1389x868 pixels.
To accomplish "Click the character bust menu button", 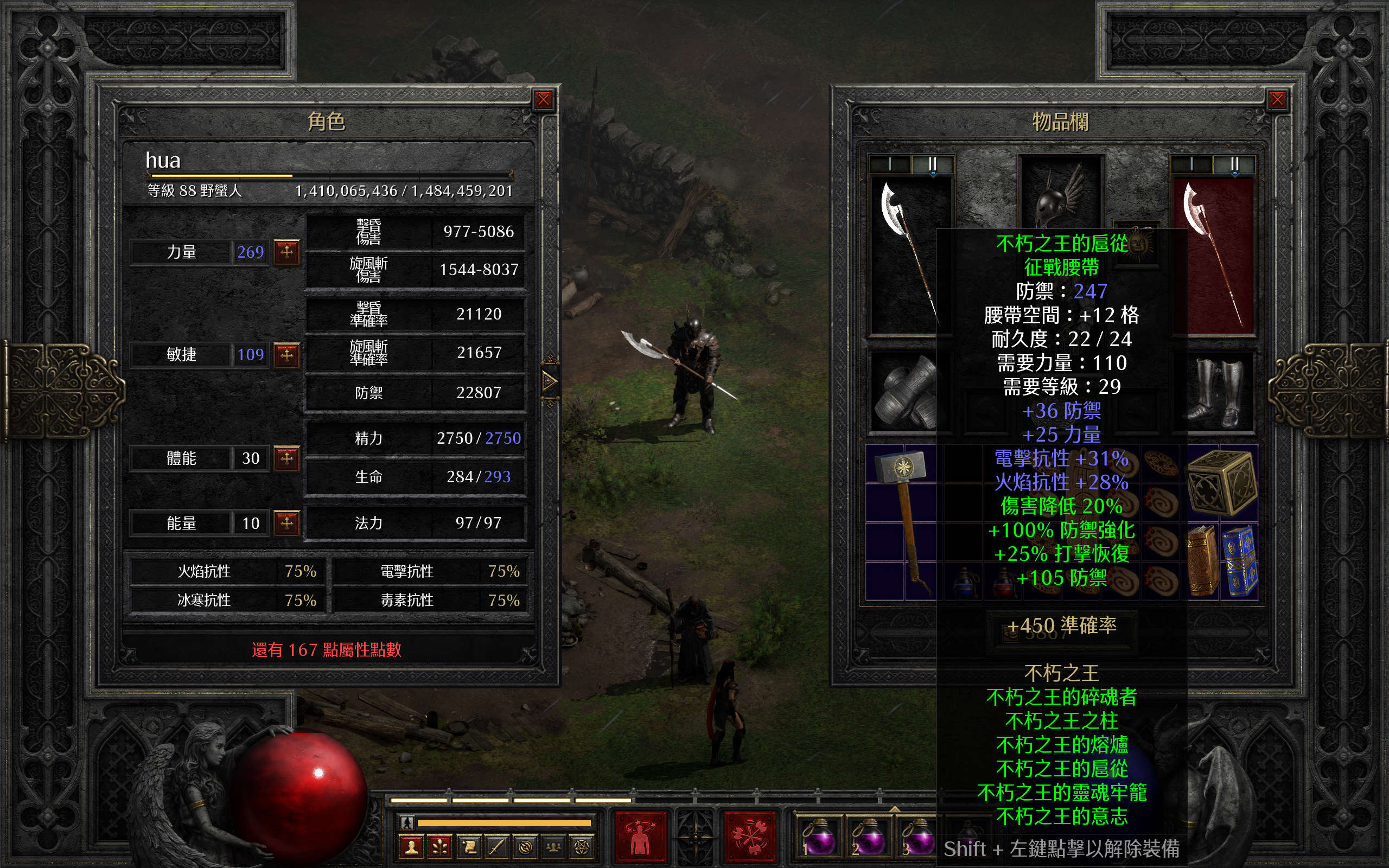I will [x=411, y=847].
